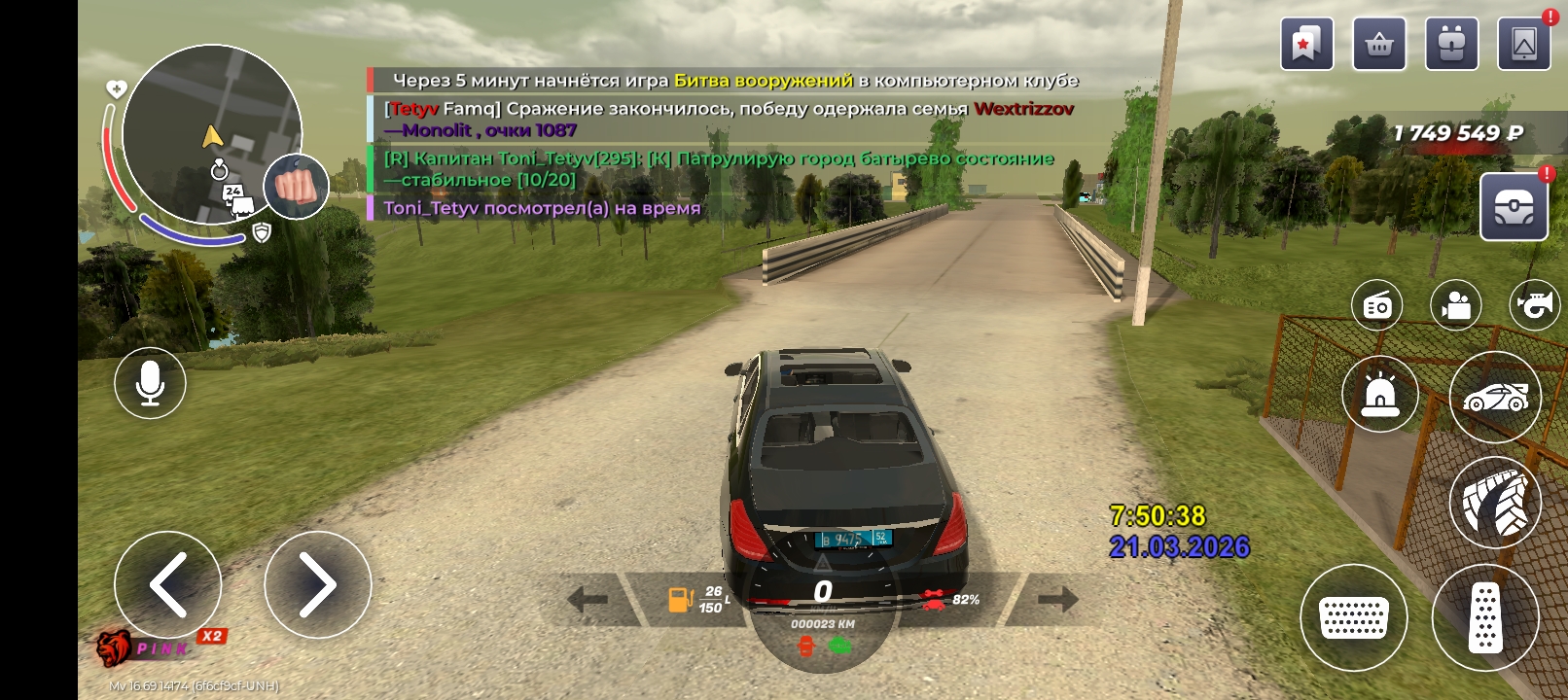This screenshot has width=1568, height=700.
Task: Activate the right turn signal arrow
Action: click(1057, 600)
